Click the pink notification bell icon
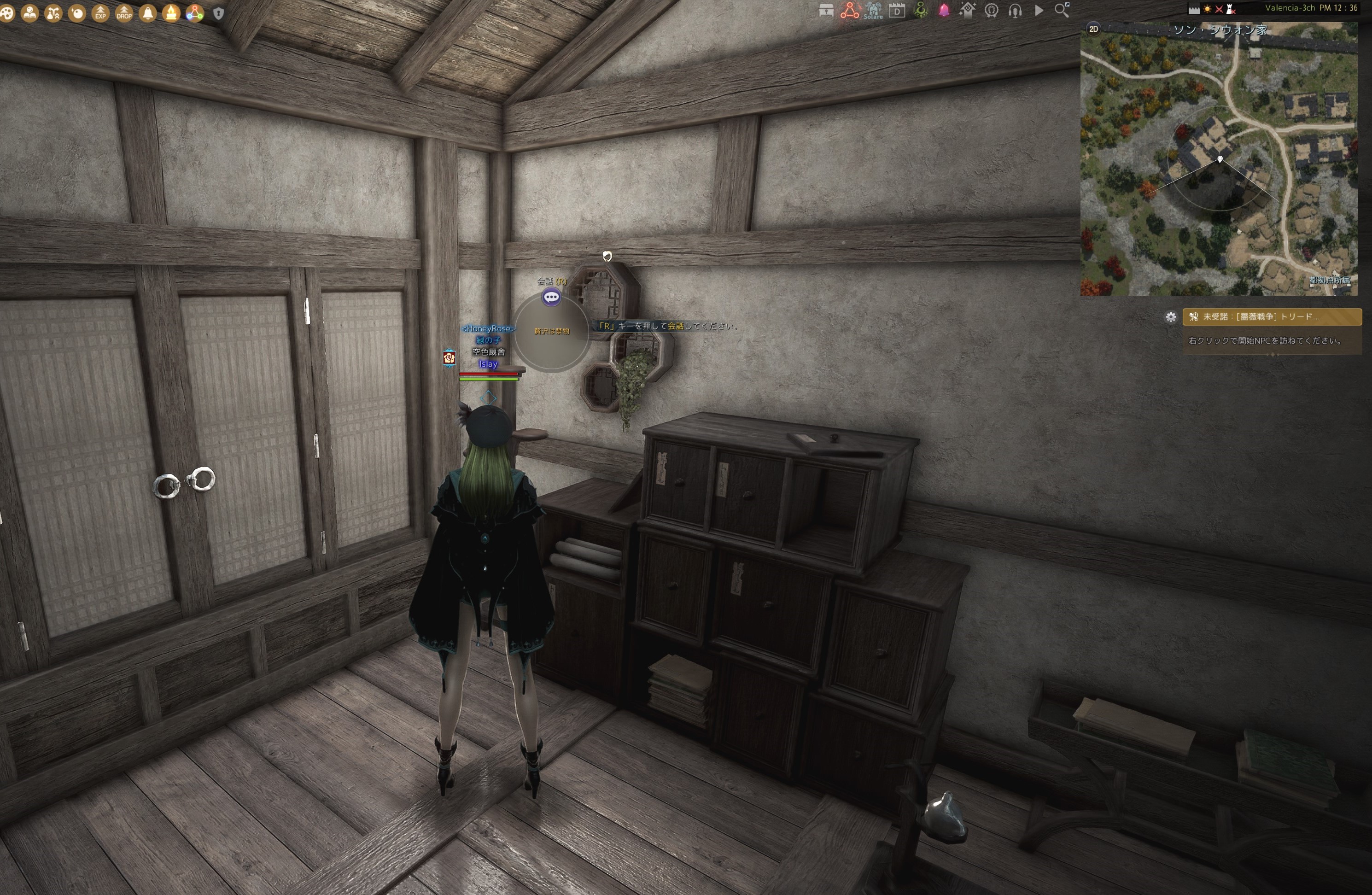Screen dimensions: 1372x895 click(944, 11)
